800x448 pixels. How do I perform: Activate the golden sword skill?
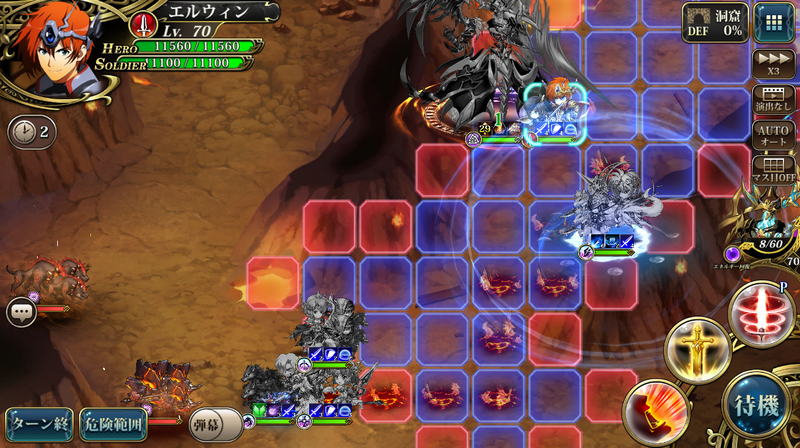coord(697,351)
